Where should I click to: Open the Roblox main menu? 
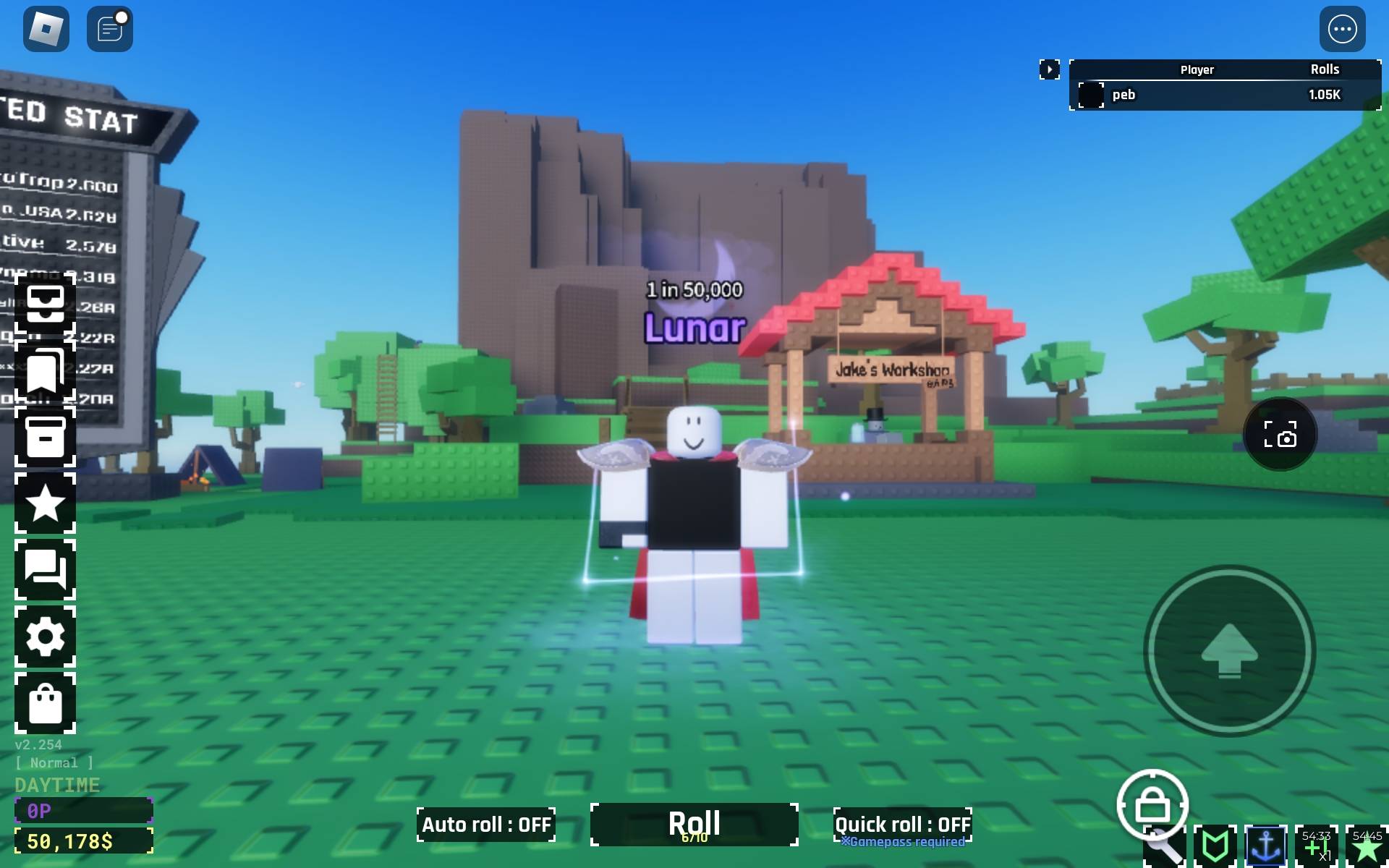click(x=46, y=30)
